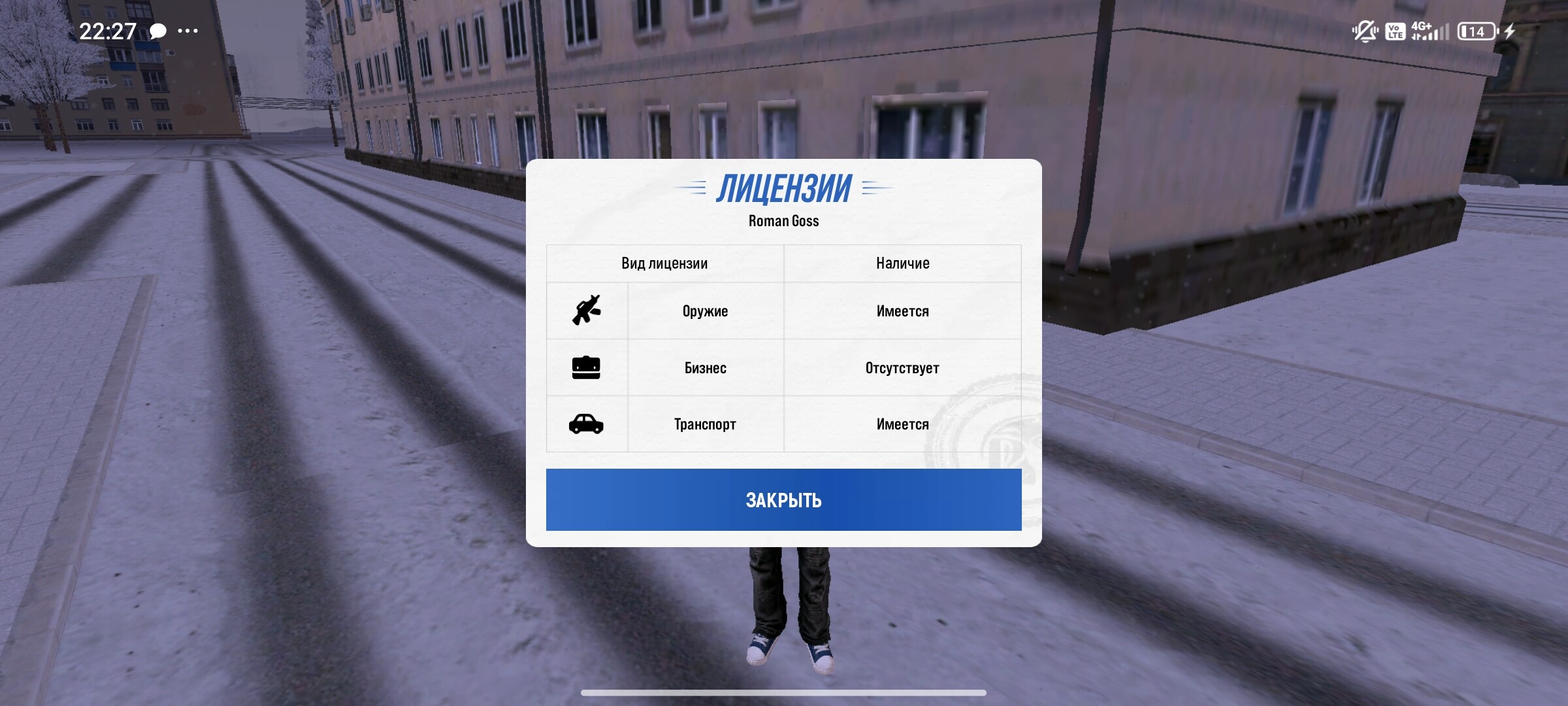Tap the clock showing 22:27
Image resolution: width=1568 pixels, height=706 pixels.
click(x=108, y=29)
